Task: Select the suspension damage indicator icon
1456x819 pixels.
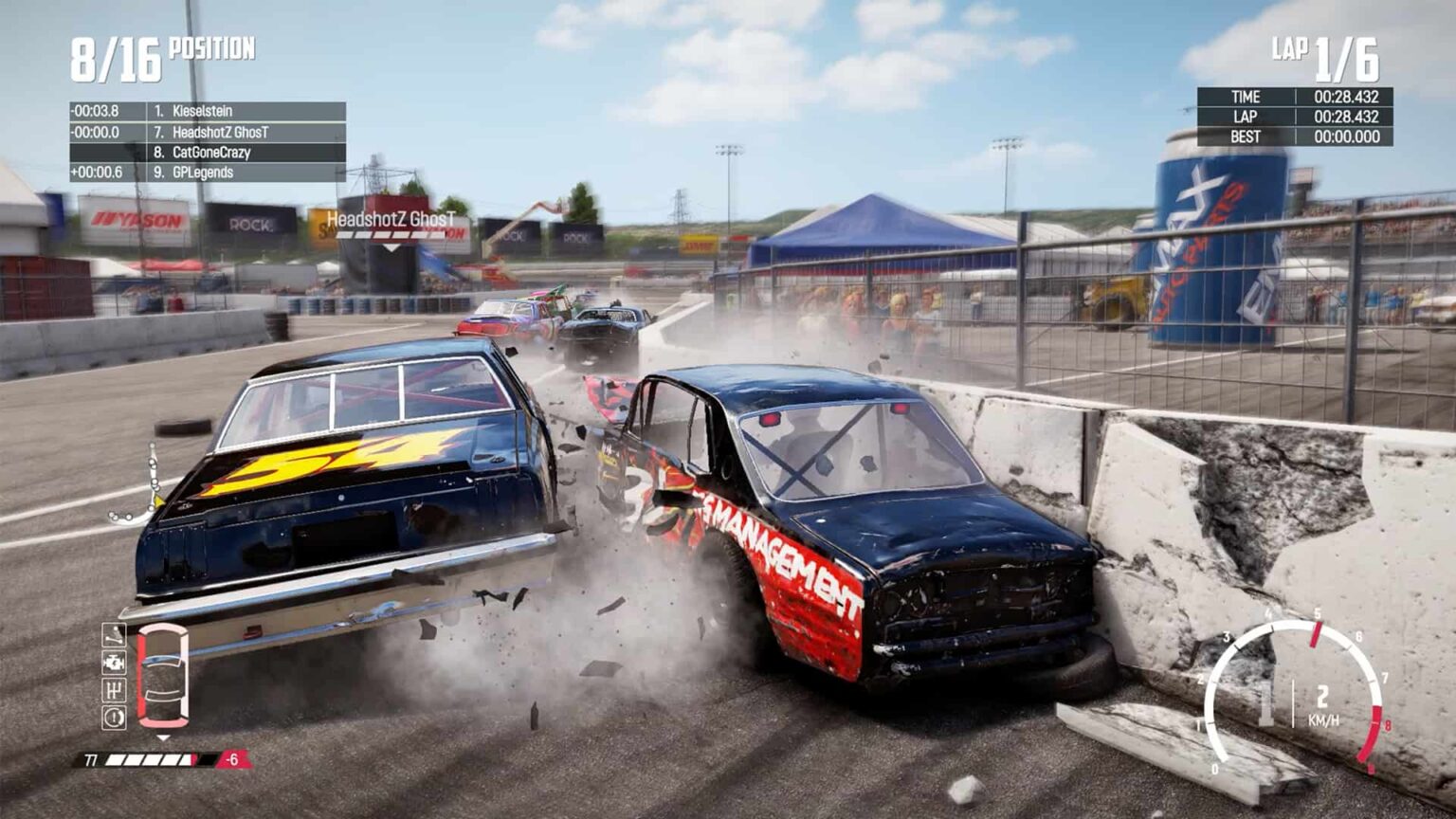Action: (114, 633)
